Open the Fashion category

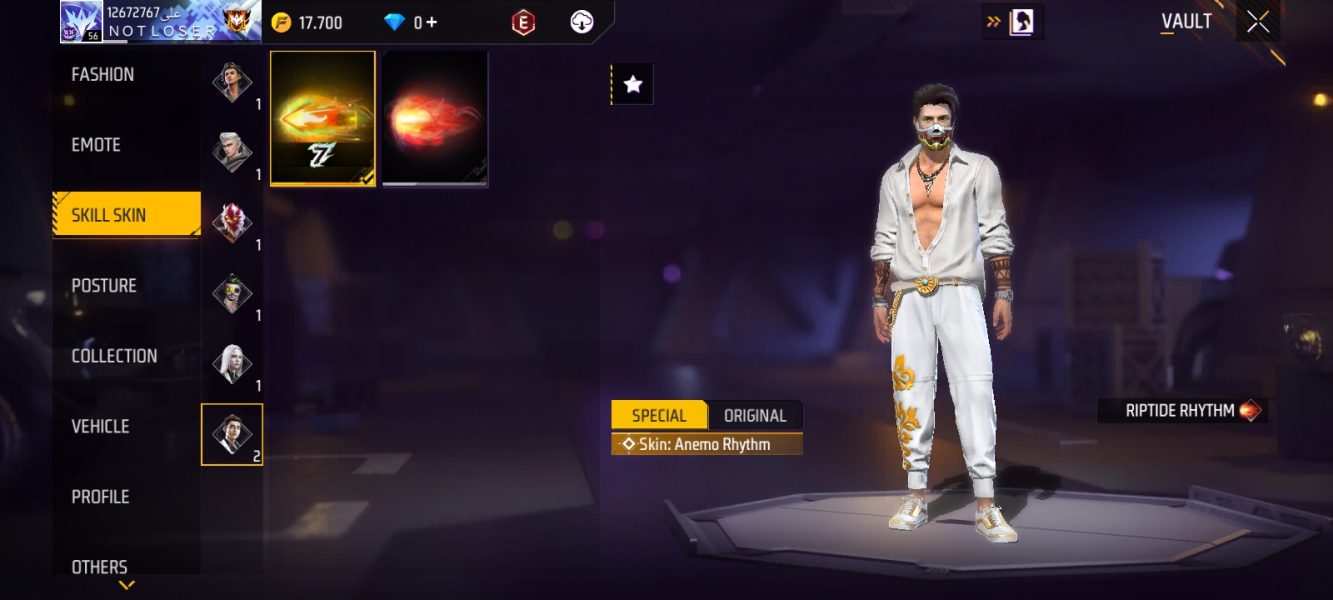[103, 75]
